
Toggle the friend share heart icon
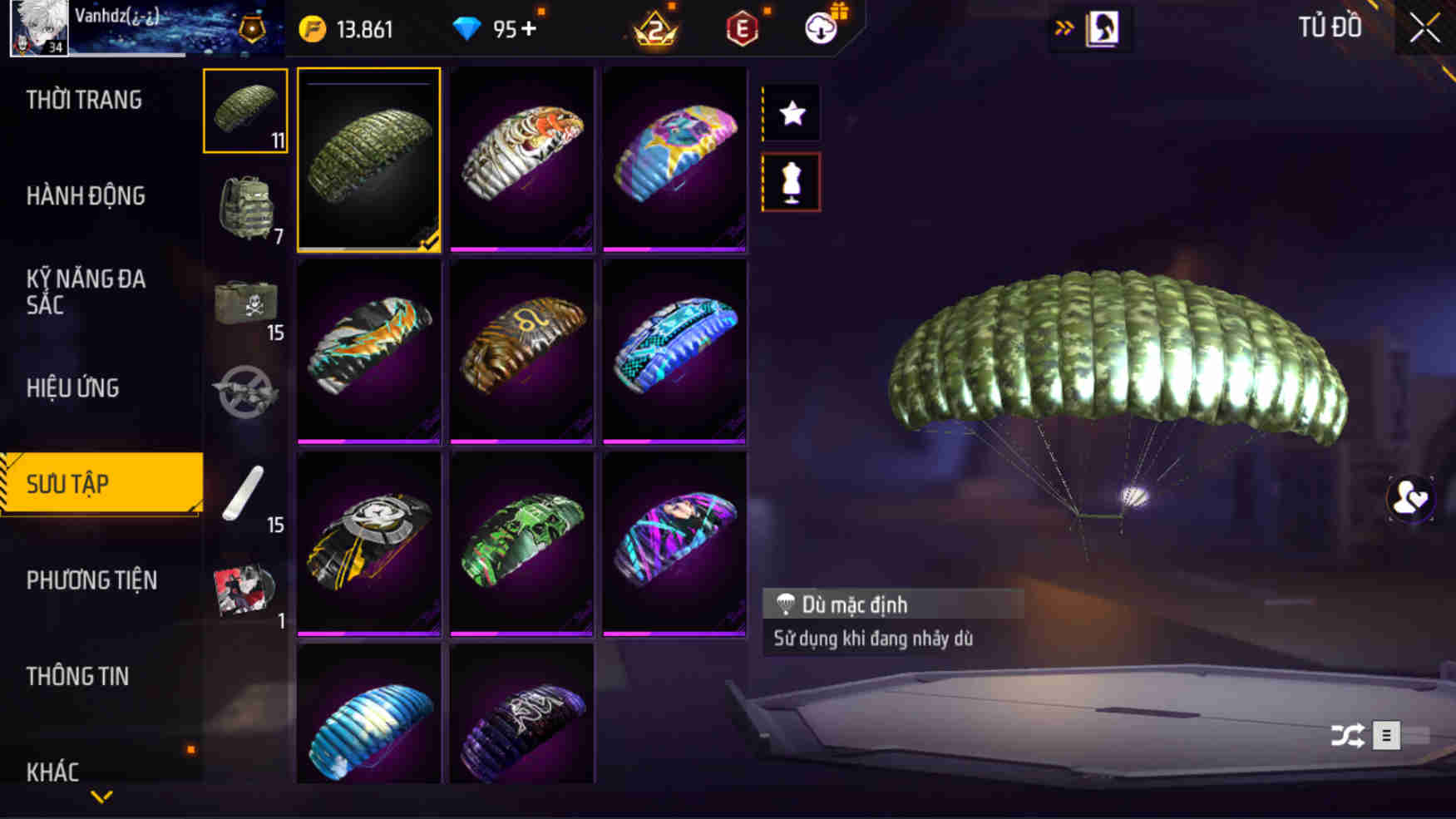click(x=1410, y=499)
